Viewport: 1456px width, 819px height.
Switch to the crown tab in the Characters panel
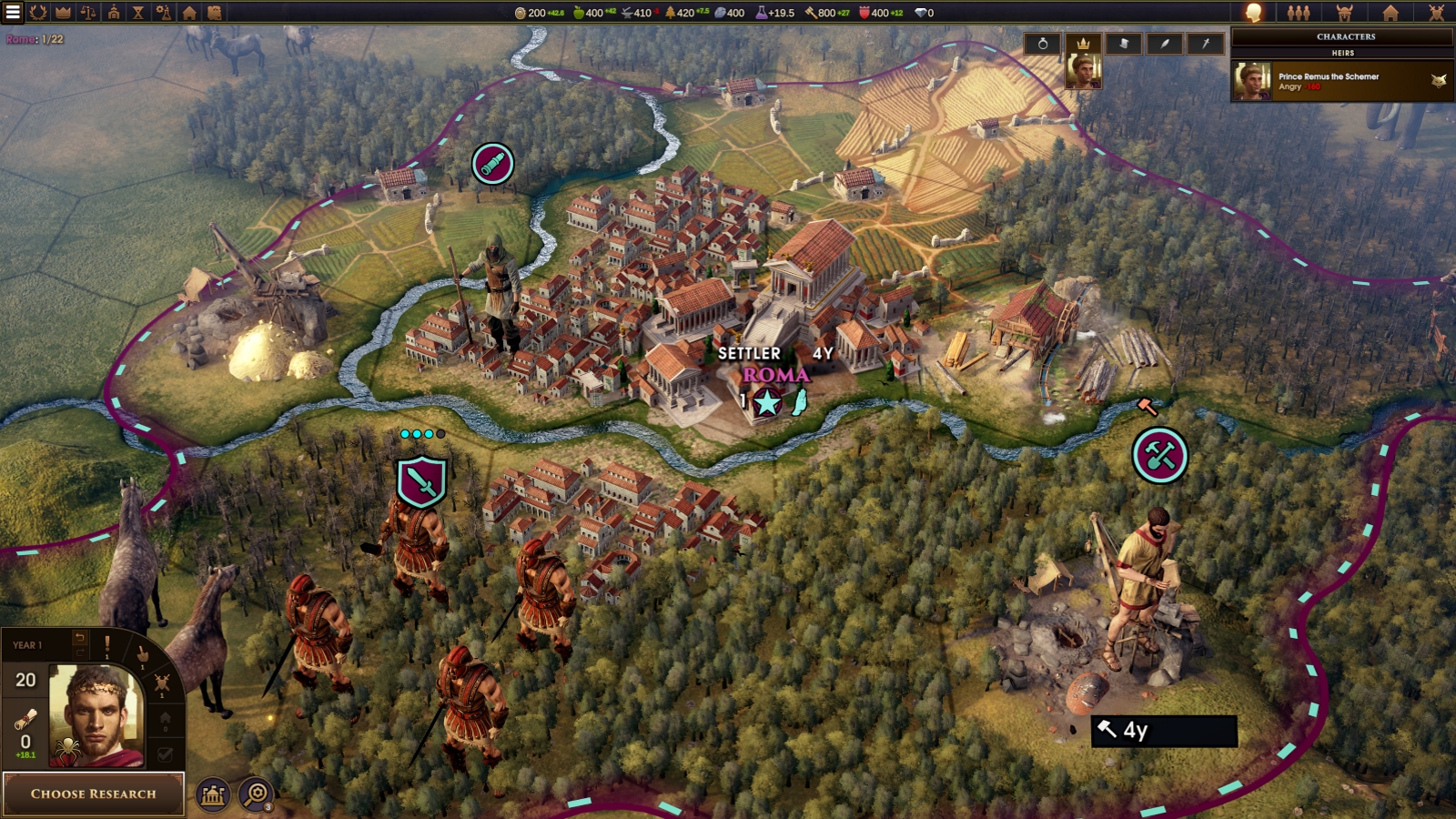(x=1083, y=44)
